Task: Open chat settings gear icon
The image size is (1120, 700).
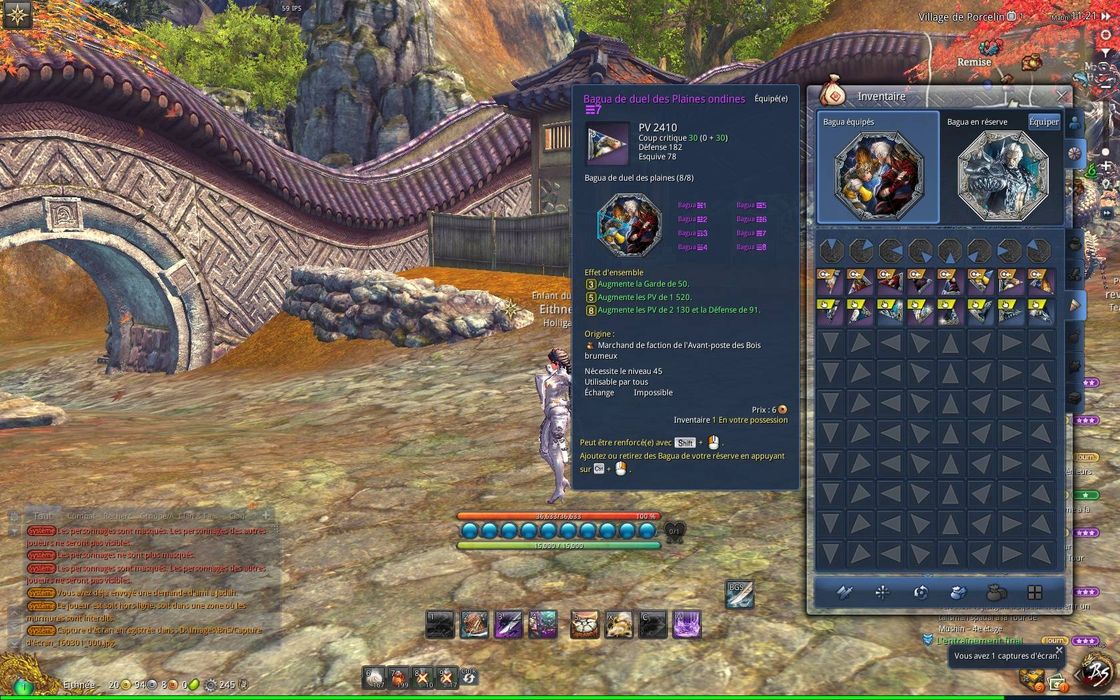Action: pyautogui.click(x=14, y=516)
